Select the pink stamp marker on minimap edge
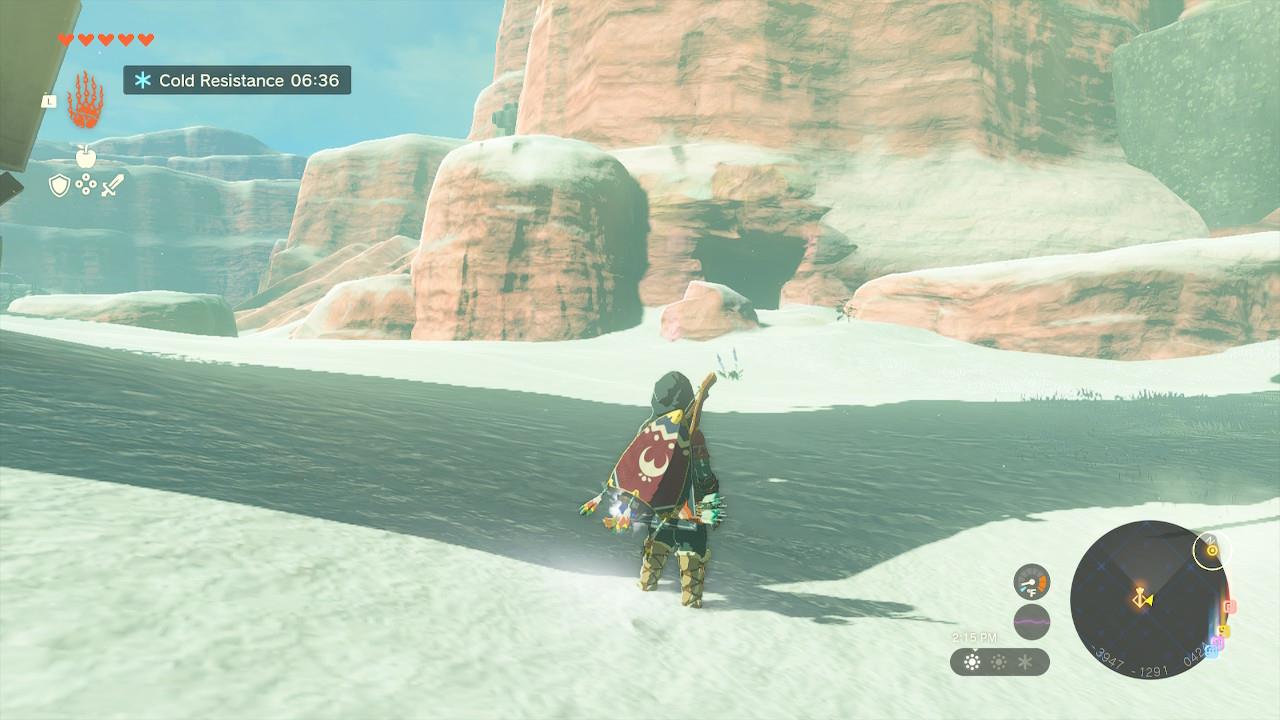The height and width of the screenshot is (720, 1280). click(x=1230, y=606)
